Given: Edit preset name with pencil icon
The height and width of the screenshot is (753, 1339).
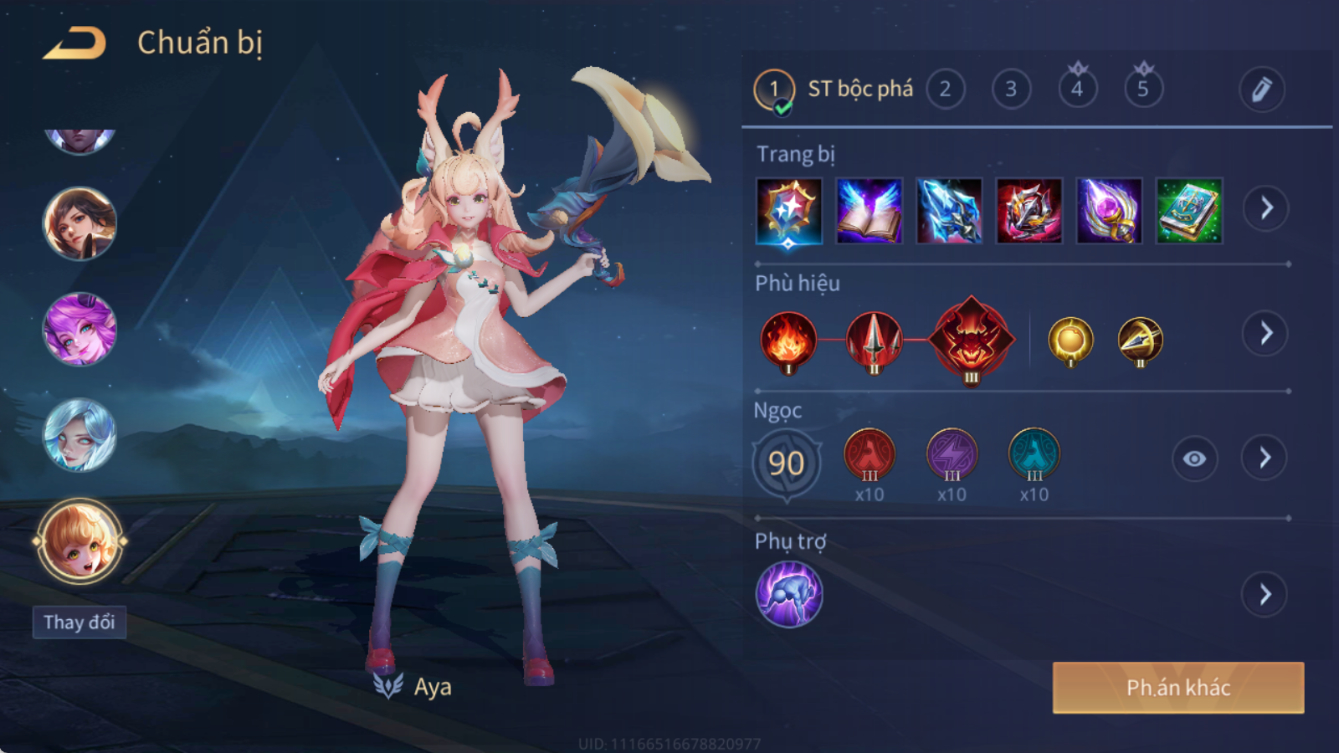Looking at the screenshot, I should 1261,90.
